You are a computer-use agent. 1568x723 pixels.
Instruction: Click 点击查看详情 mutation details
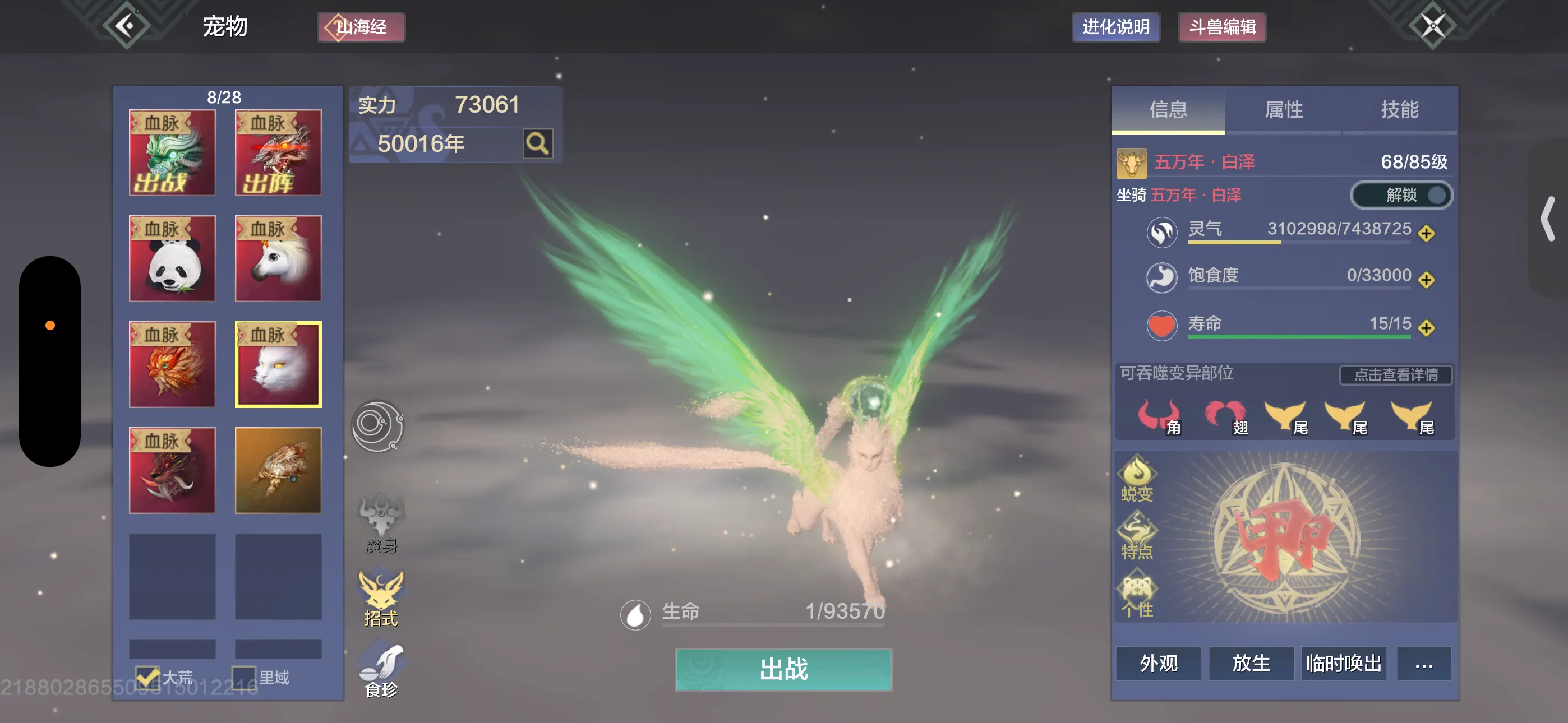tap(1395, 375)
